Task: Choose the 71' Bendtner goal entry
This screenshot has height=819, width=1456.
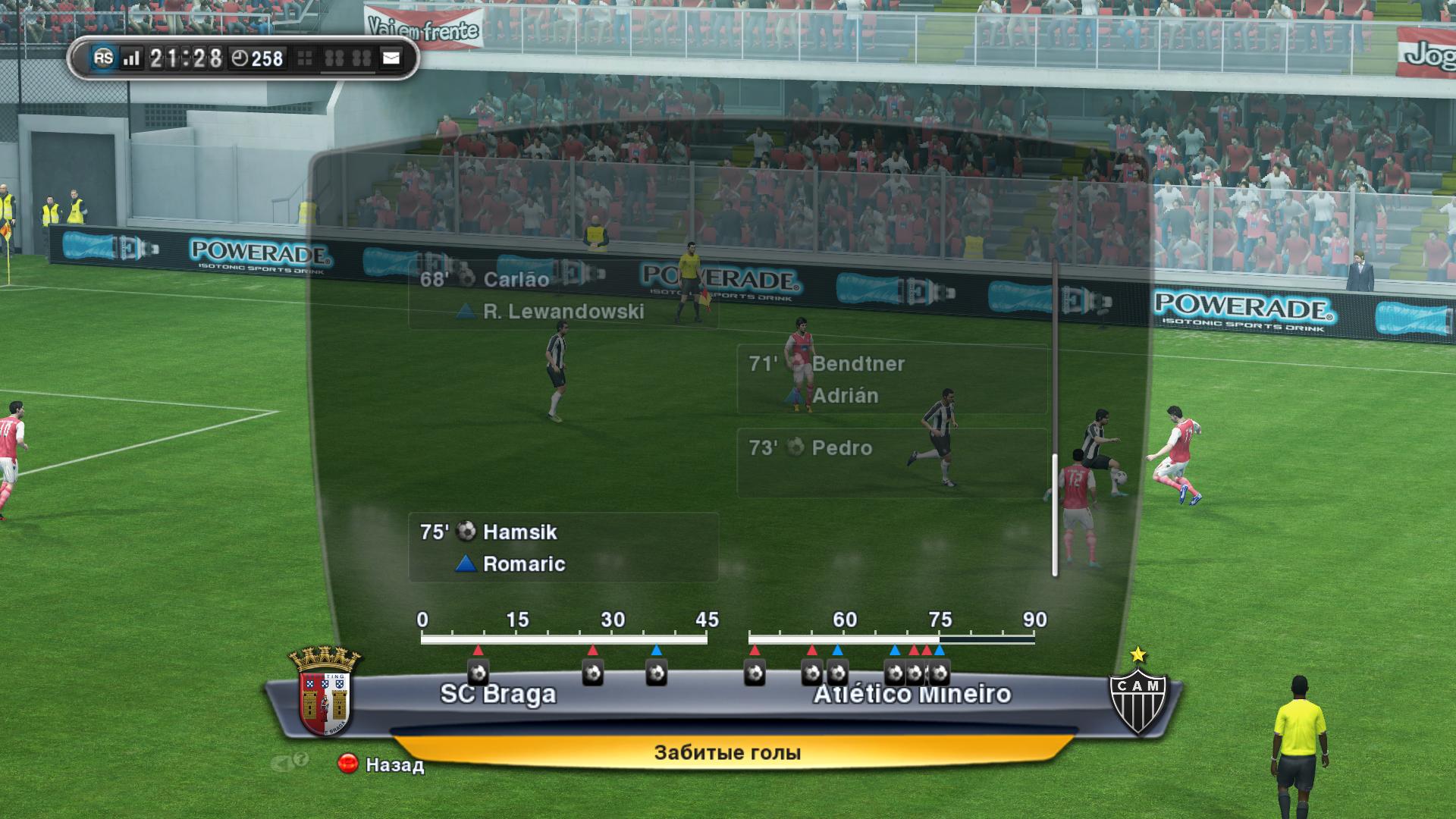Action: (x=891, y=379)
